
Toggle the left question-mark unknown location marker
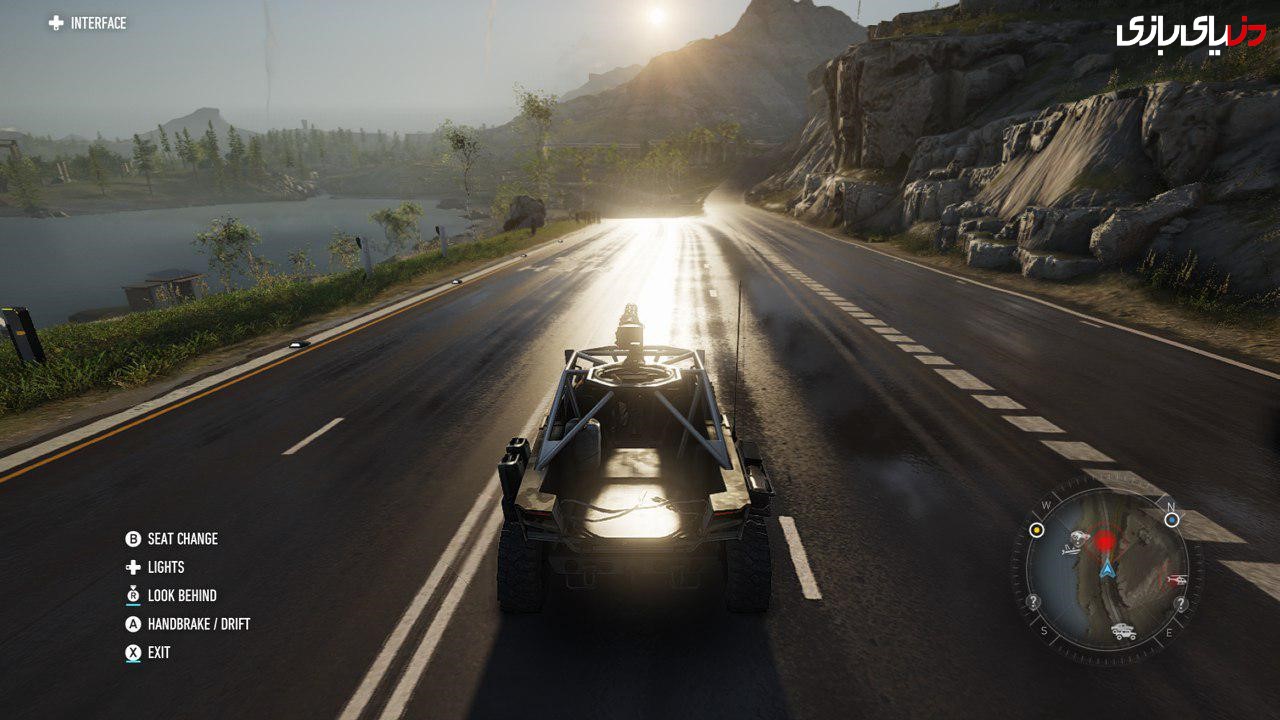1033,600
